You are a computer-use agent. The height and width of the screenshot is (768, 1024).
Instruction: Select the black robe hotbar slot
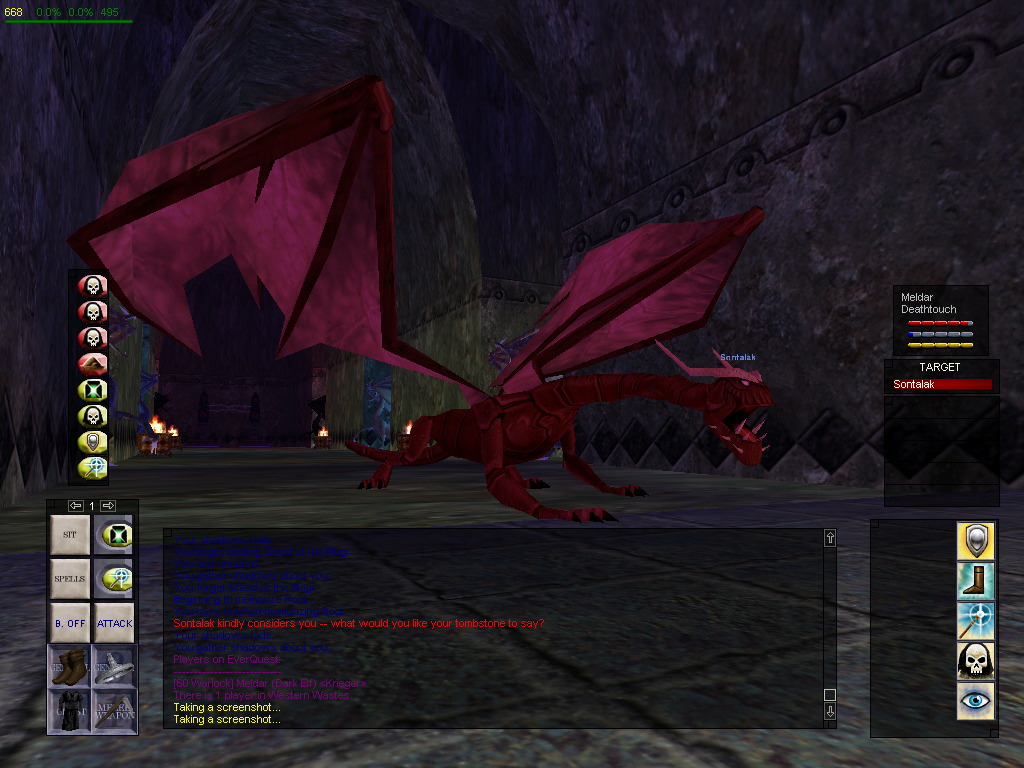[70, 711]
